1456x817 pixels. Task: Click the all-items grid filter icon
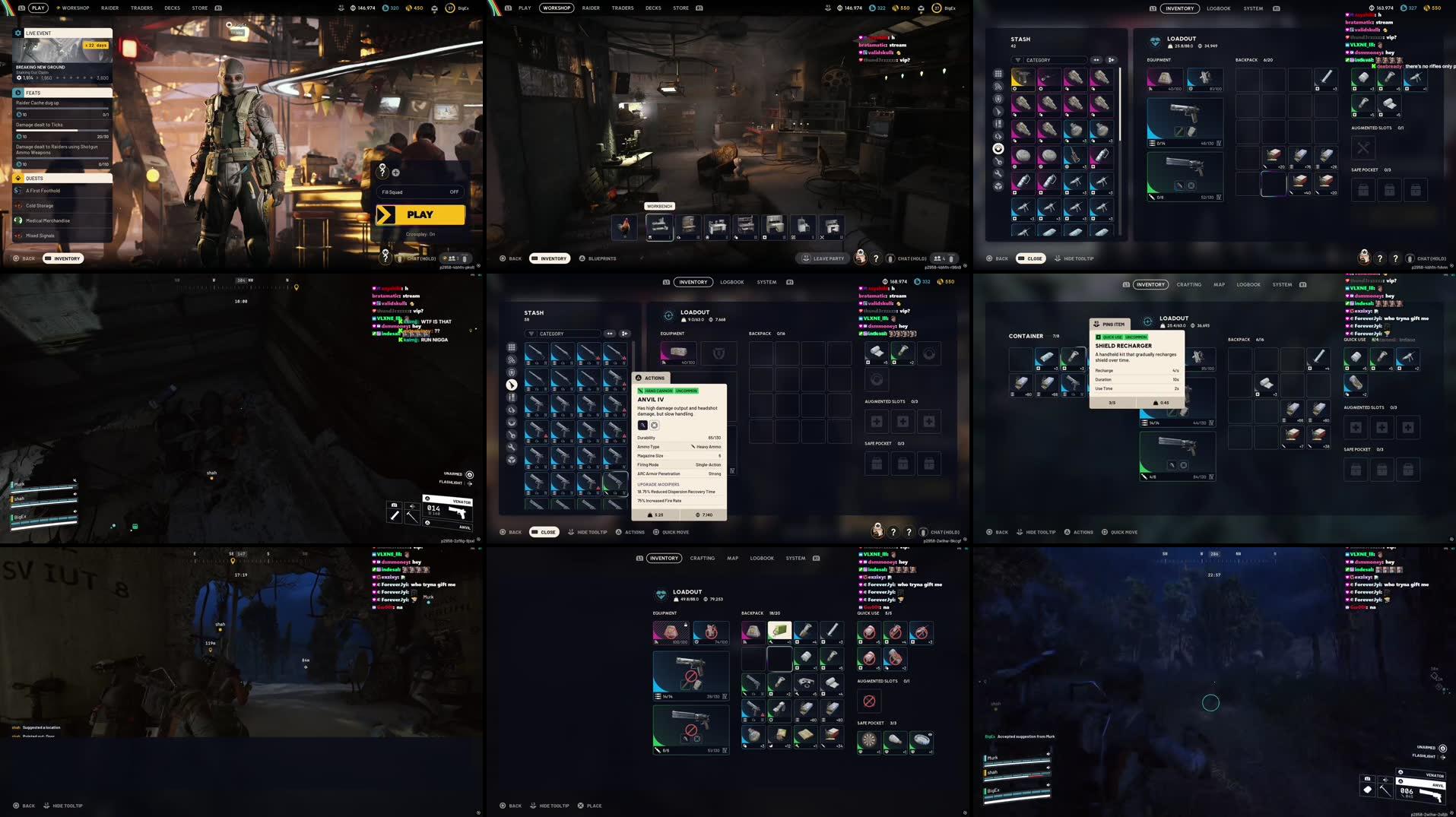click(512, 347)
